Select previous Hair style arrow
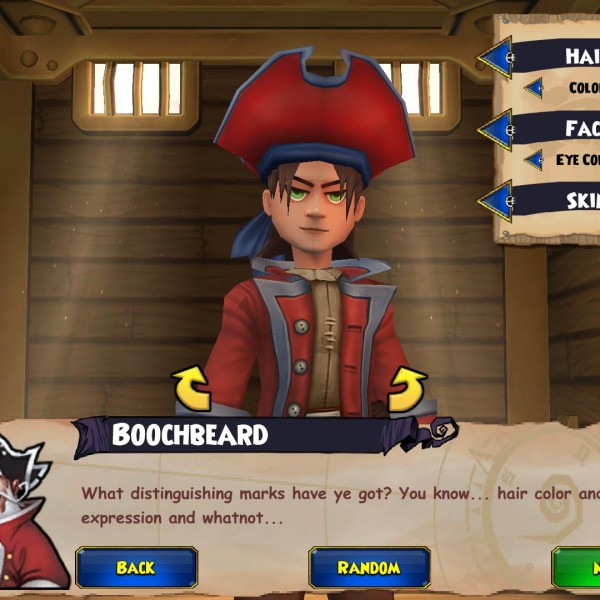Viewport: 600px width, 600px height. tap(496, 57)
